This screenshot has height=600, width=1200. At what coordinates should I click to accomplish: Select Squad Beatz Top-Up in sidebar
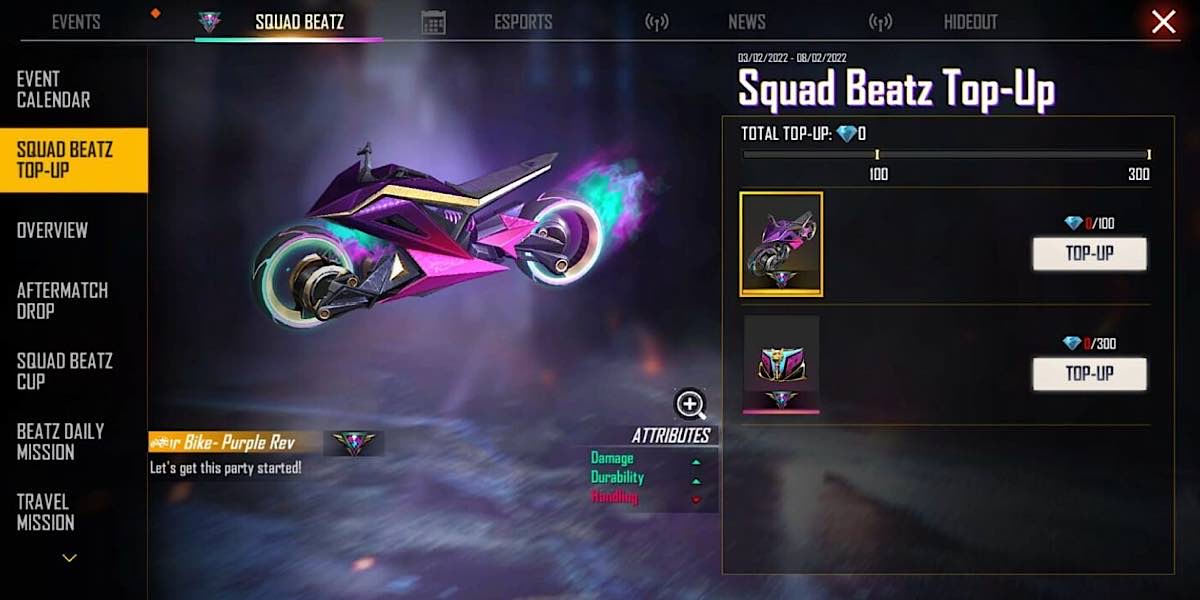[64, 160]
